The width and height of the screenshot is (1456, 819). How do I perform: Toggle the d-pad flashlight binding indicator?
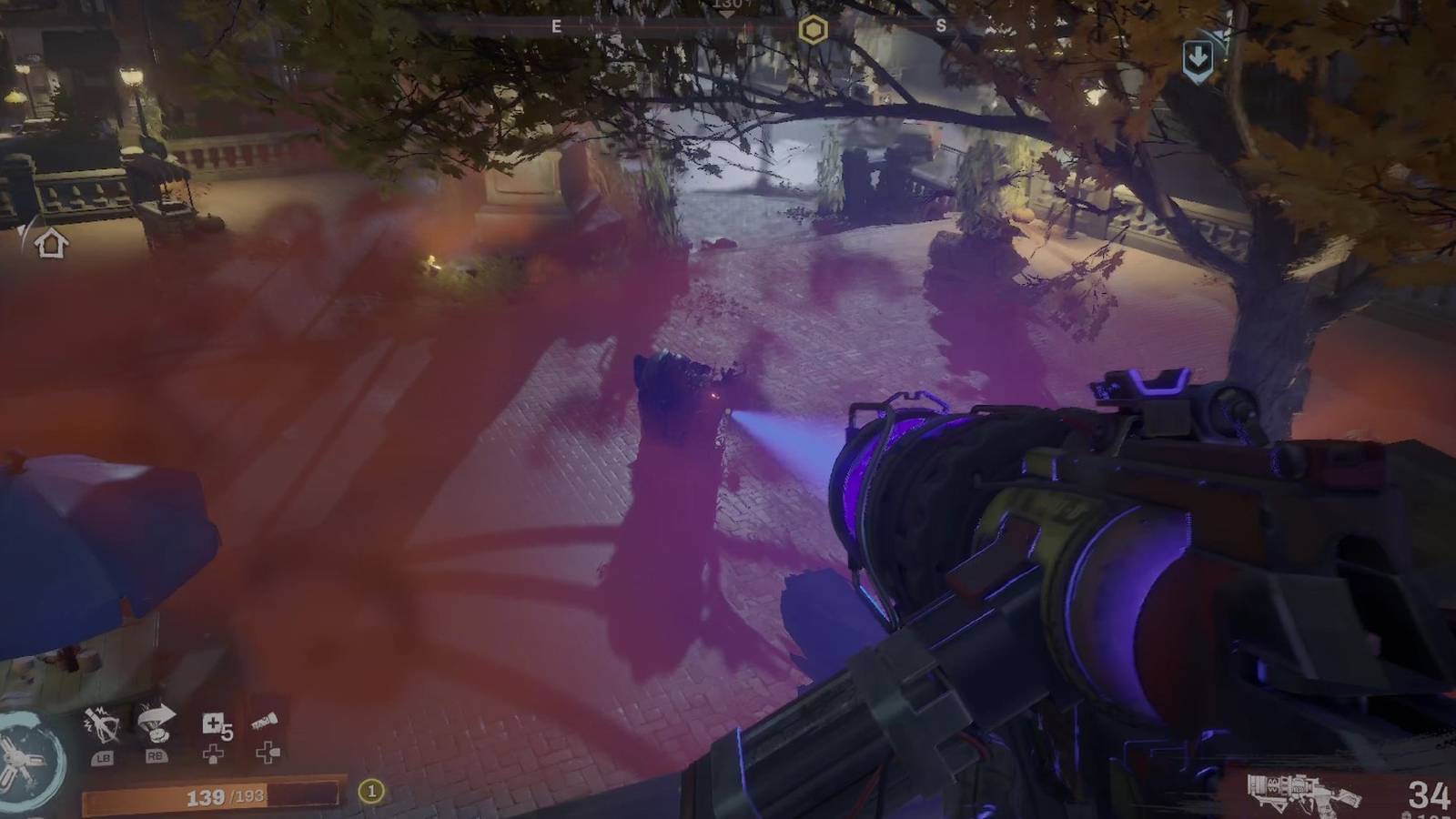[x=265, y=753]
